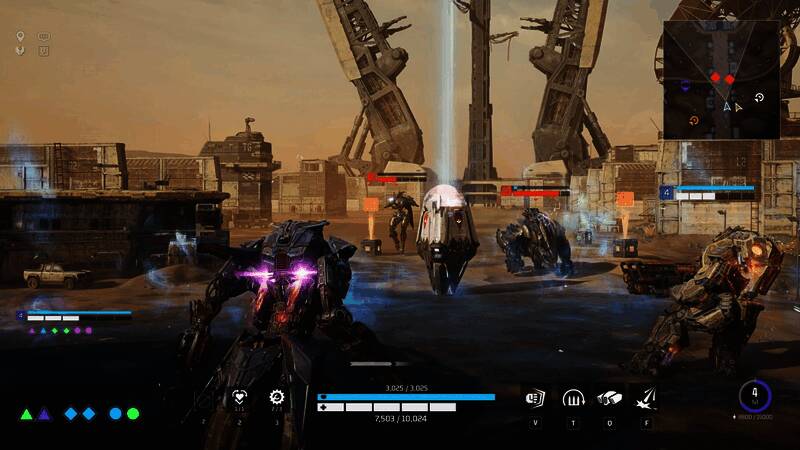Click the map pin icon

[x=20, y=36]
